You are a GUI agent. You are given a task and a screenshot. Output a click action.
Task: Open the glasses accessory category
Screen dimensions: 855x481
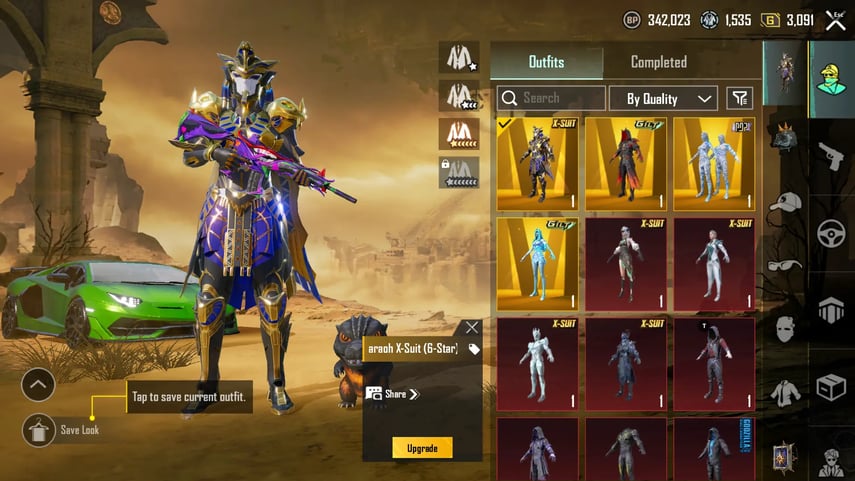coord(785,265)
